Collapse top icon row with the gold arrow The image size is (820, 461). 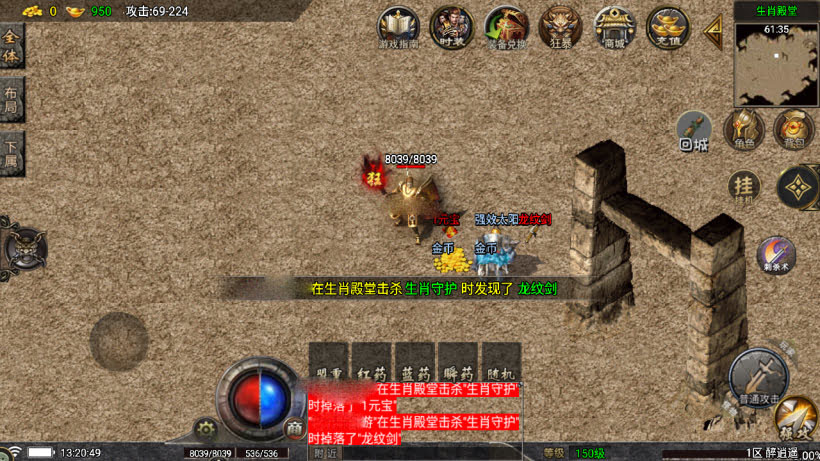(714, 29)
